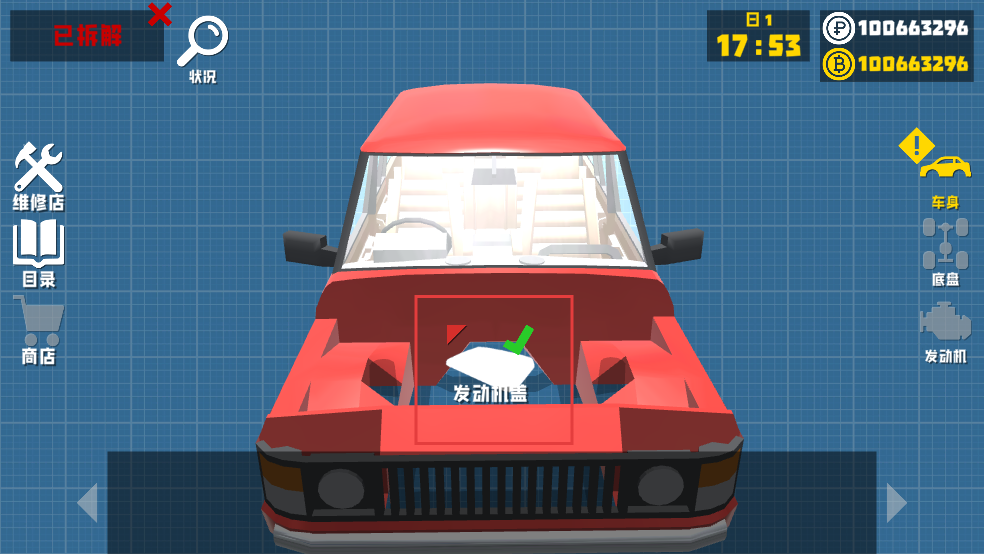Open the 商店 shopping cart store
The height and width of the screenshot is (554, 984).
[38, 328]
